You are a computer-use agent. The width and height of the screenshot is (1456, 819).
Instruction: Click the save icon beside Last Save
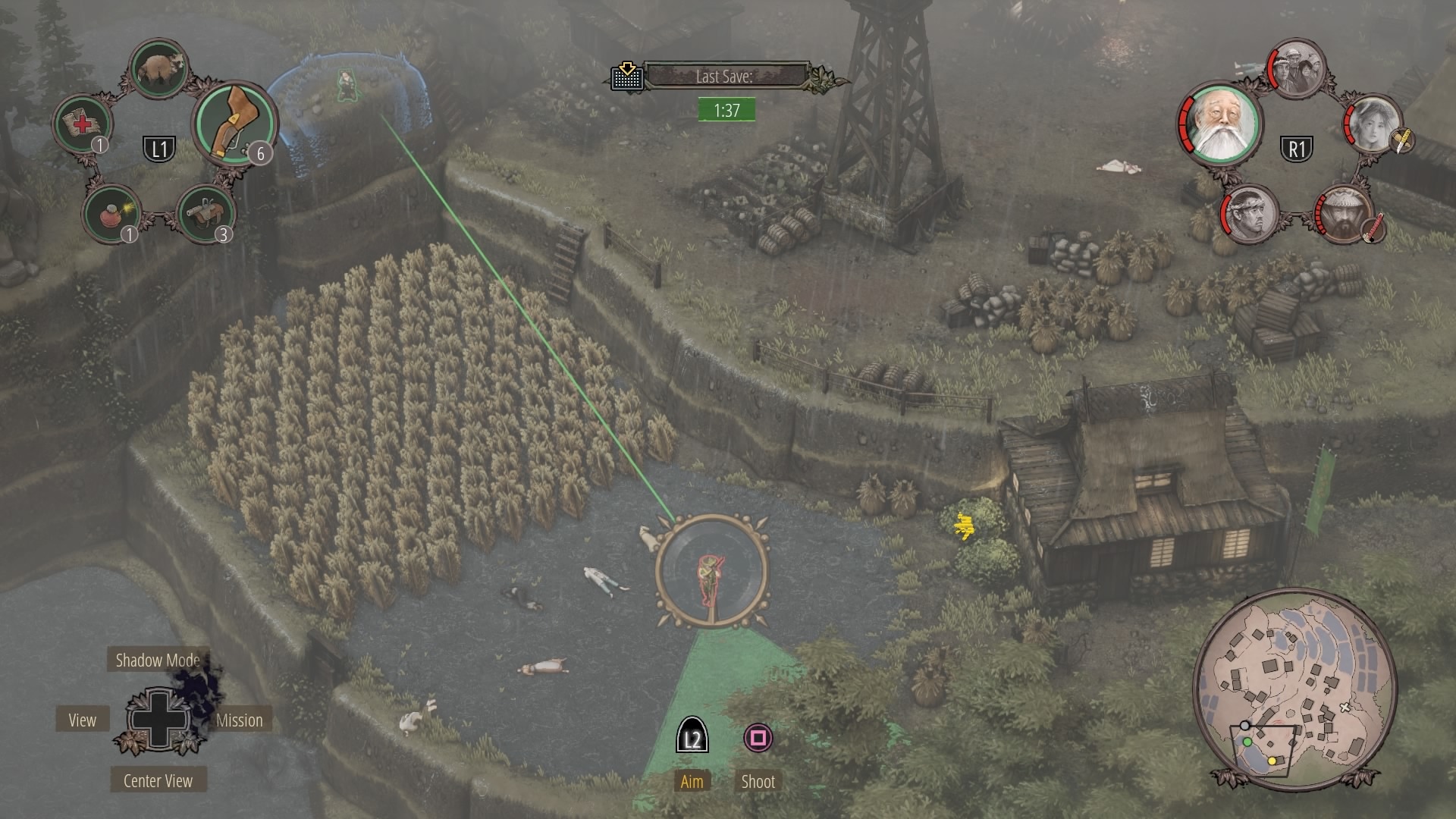coord(626,77)
